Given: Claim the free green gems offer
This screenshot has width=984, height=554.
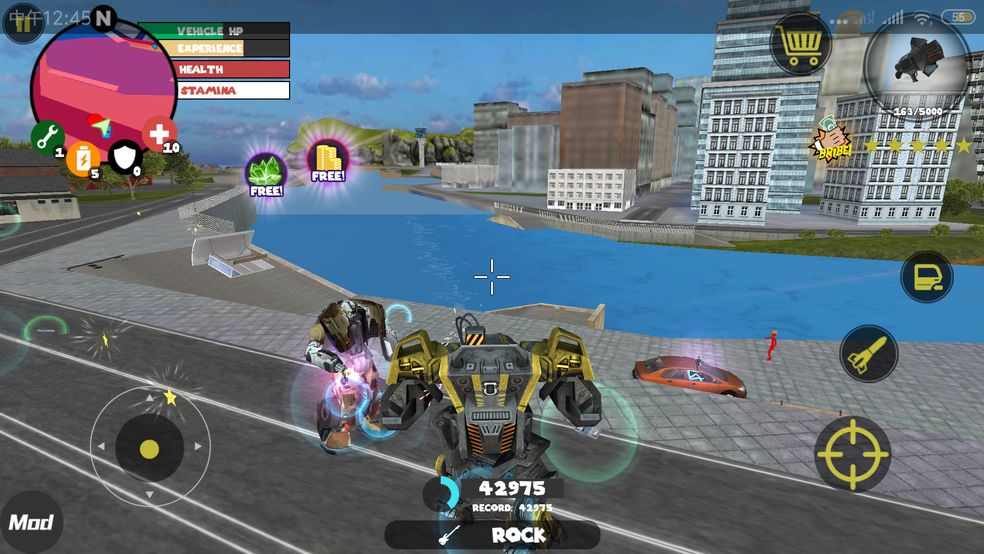Looking at the screenshot, I should (266, 173).
